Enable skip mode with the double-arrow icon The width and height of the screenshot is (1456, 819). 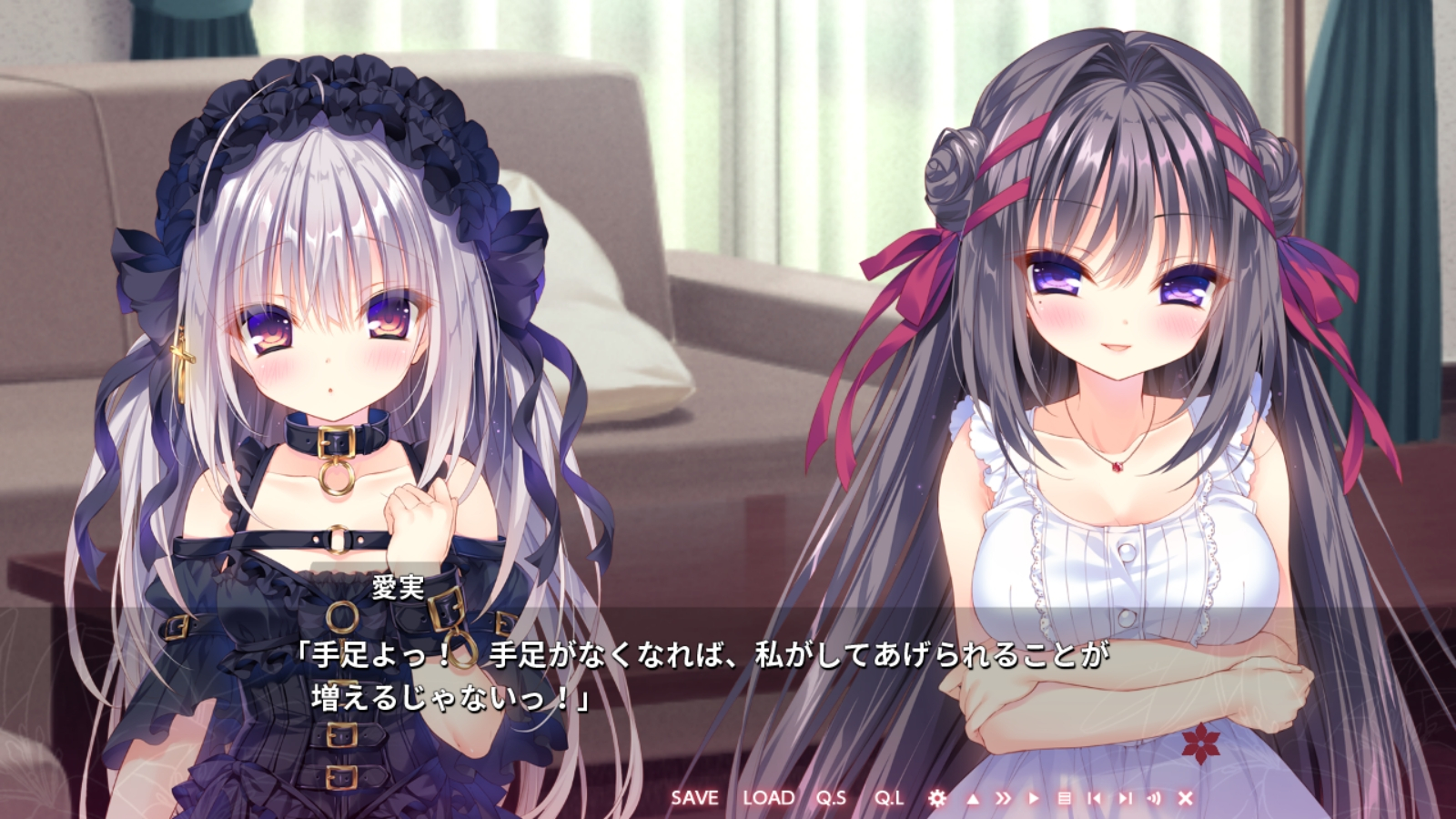pyautogui.click(x=1004, y=797)
